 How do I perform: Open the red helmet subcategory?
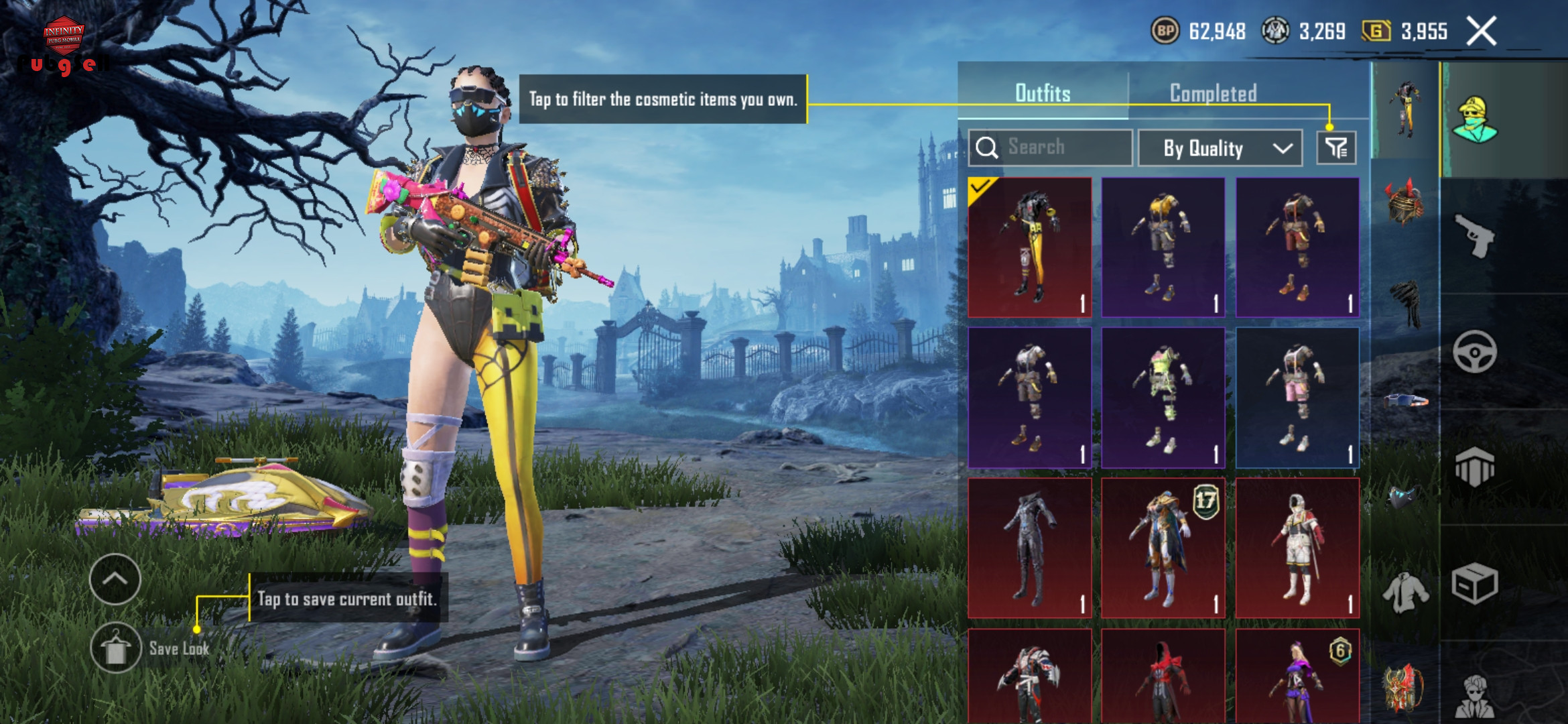tap(1404, 202)
